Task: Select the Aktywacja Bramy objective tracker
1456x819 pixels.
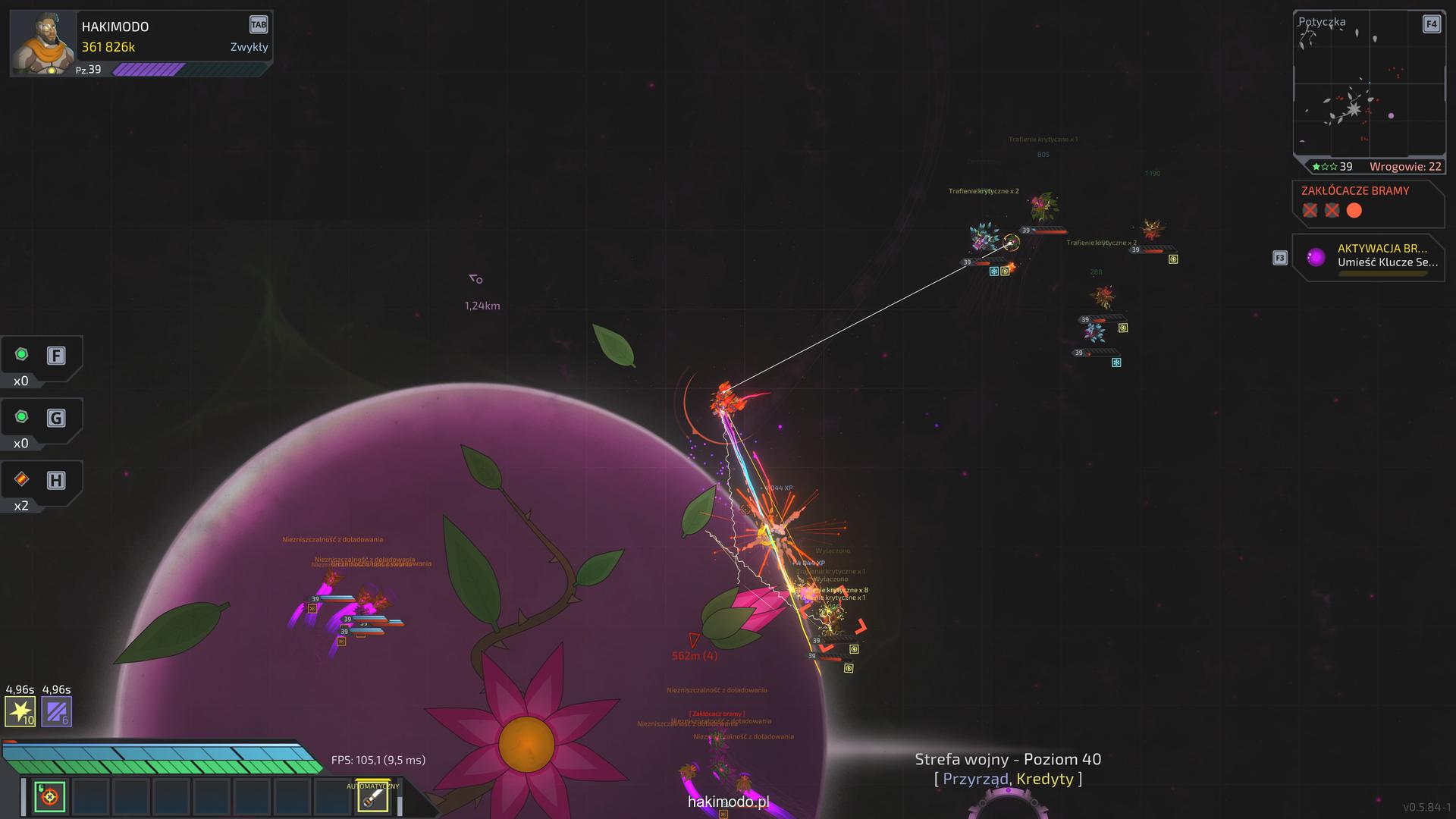Action: point(1368,258)
